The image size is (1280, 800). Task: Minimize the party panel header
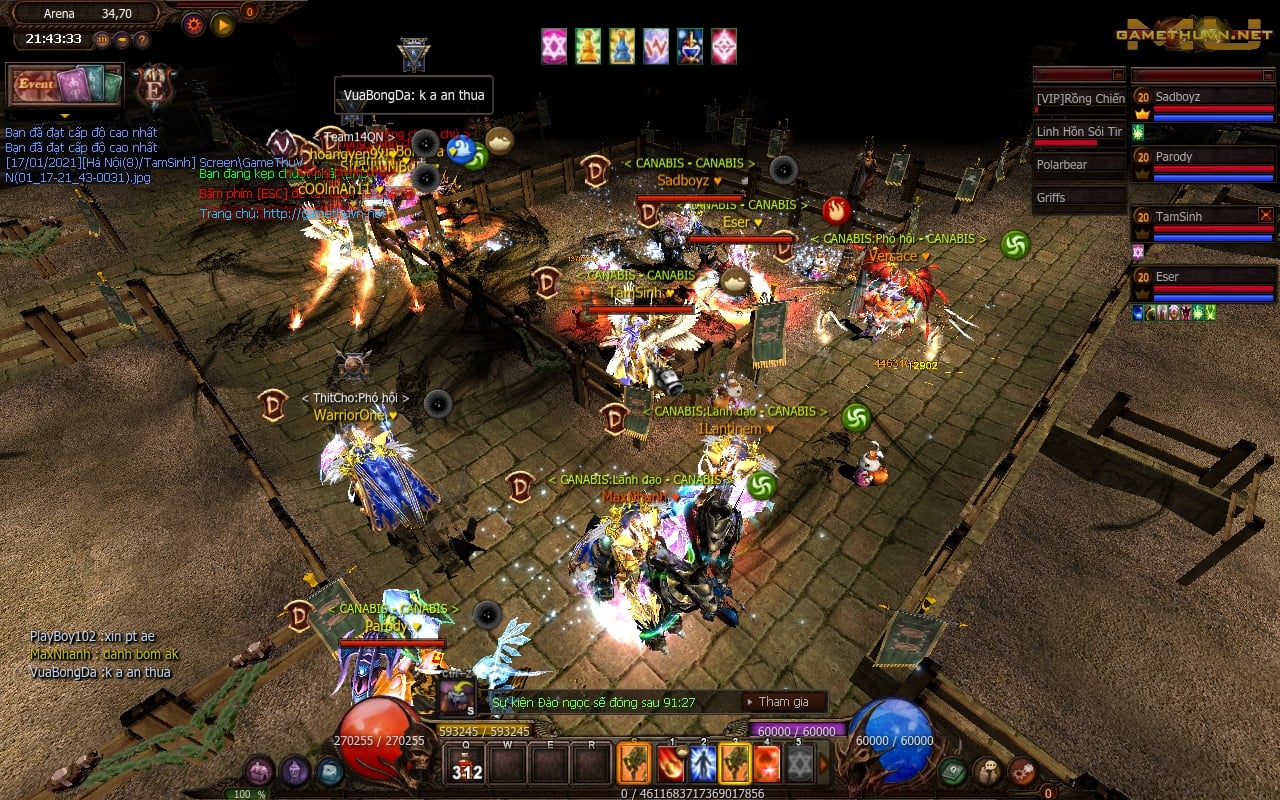(1267, 74)
